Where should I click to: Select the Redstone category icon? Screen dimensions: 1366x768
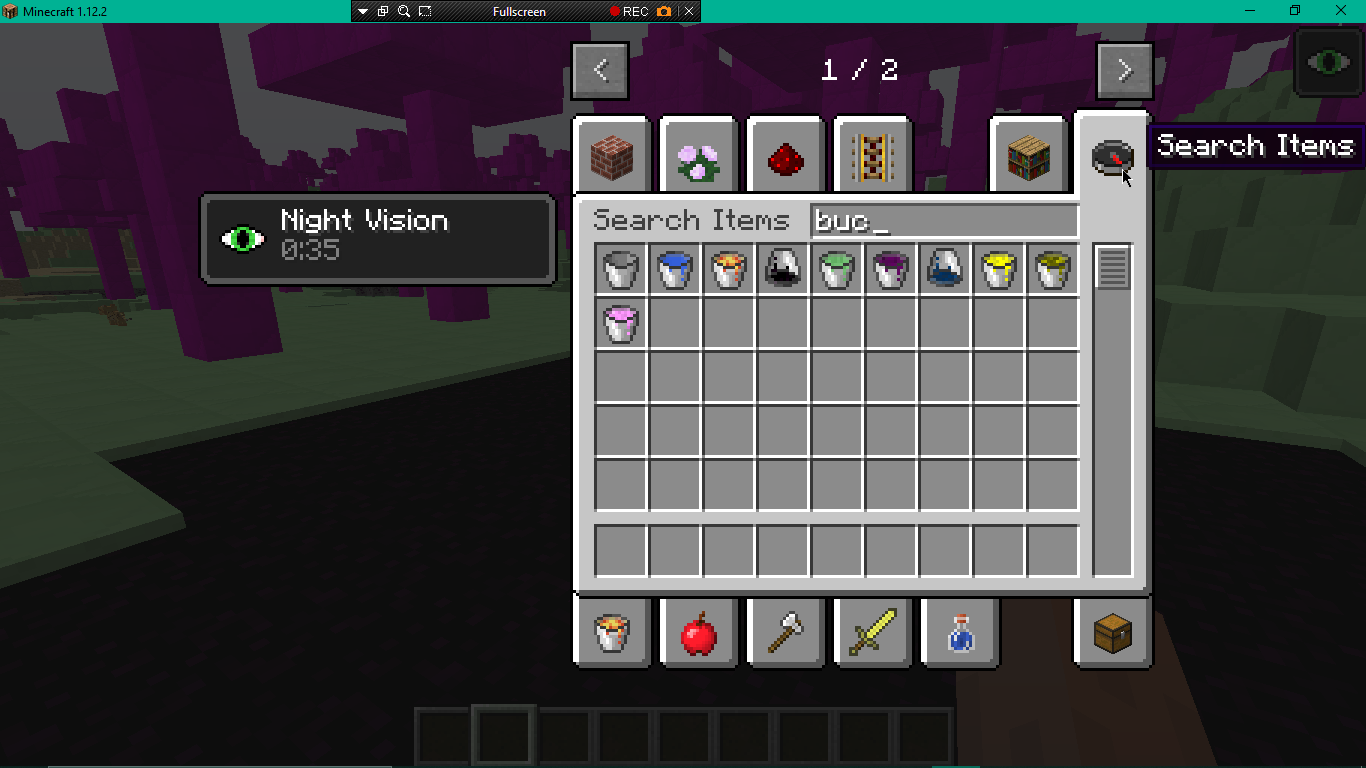[785, 154]
